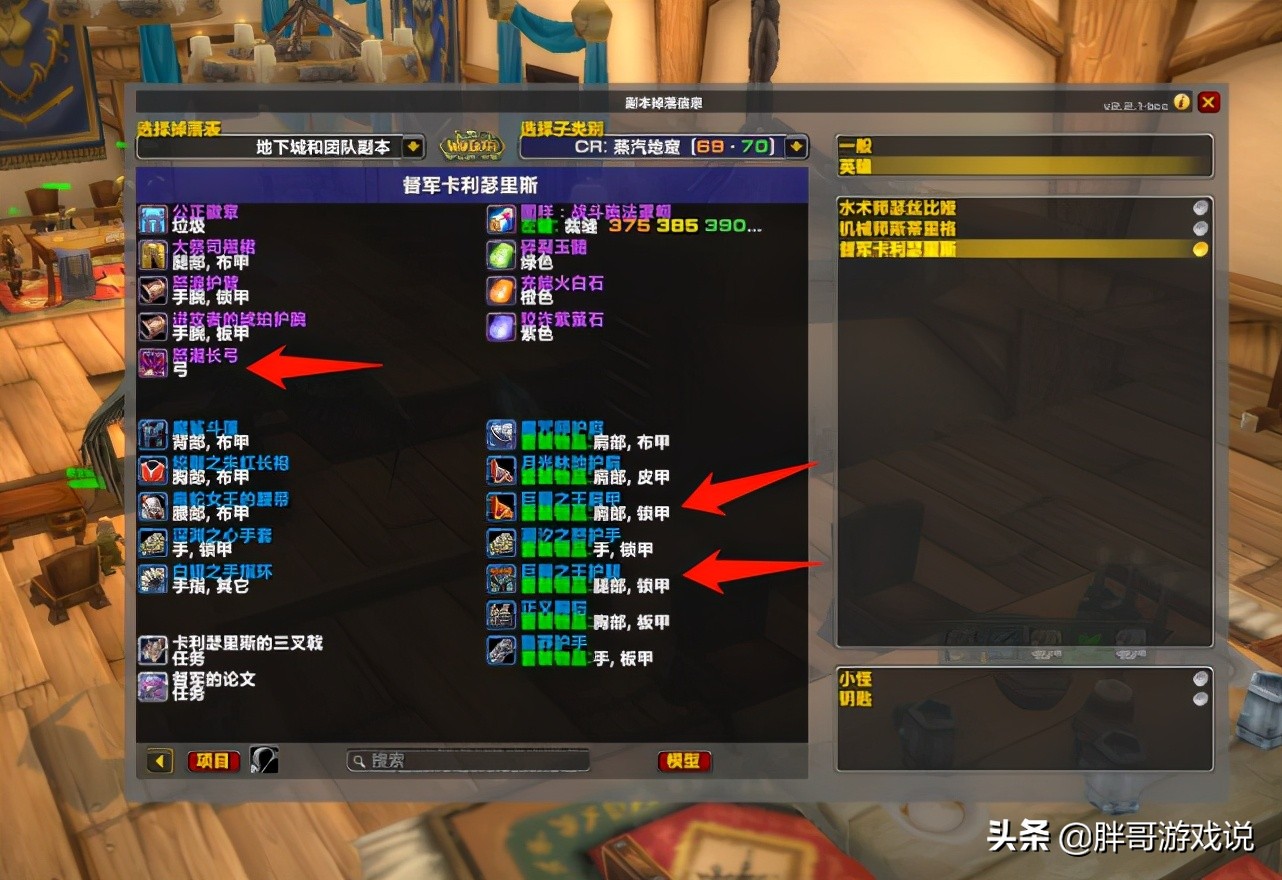Viewport: 1282px width, 880px height.
Task: Click the orange 充能火白石 gem icon
Action: point(500,291)
